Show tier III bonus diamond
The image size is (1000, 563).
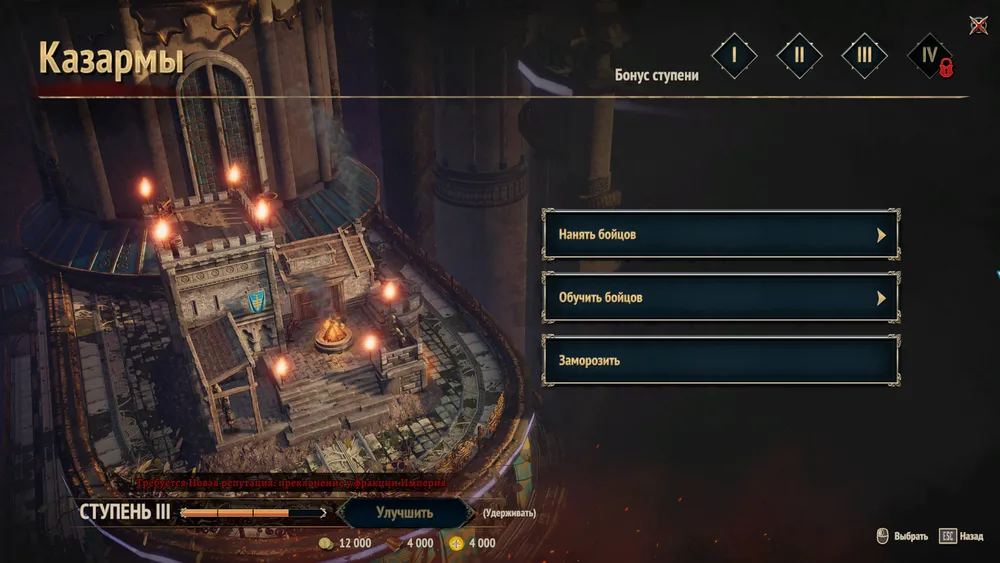point(864,55)
